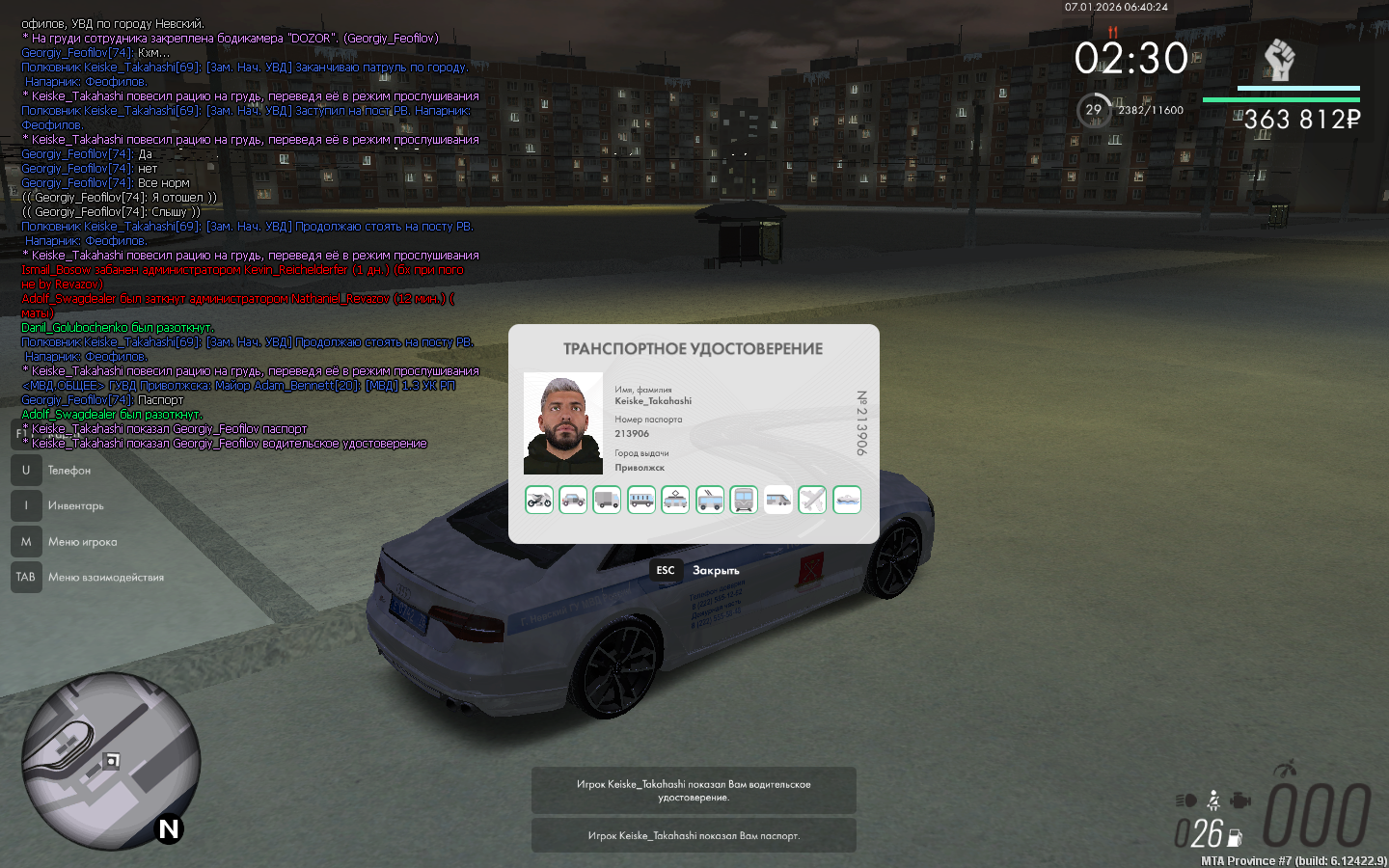Click the raised fist icon by the money
The height and width of the screenshot is (868, 1389).
click(x=1279, y=61)
